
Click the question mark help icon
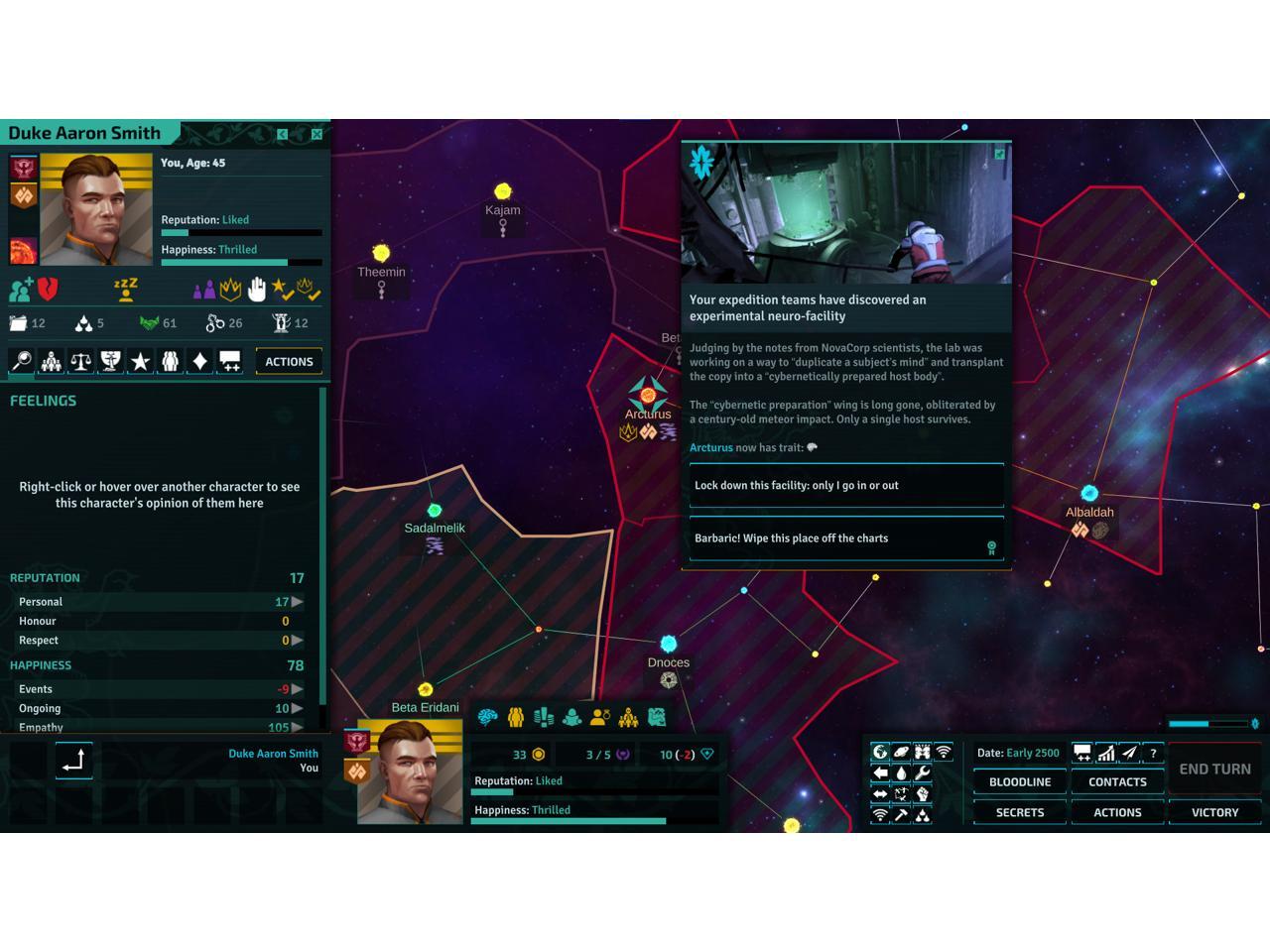[1153, 754]
